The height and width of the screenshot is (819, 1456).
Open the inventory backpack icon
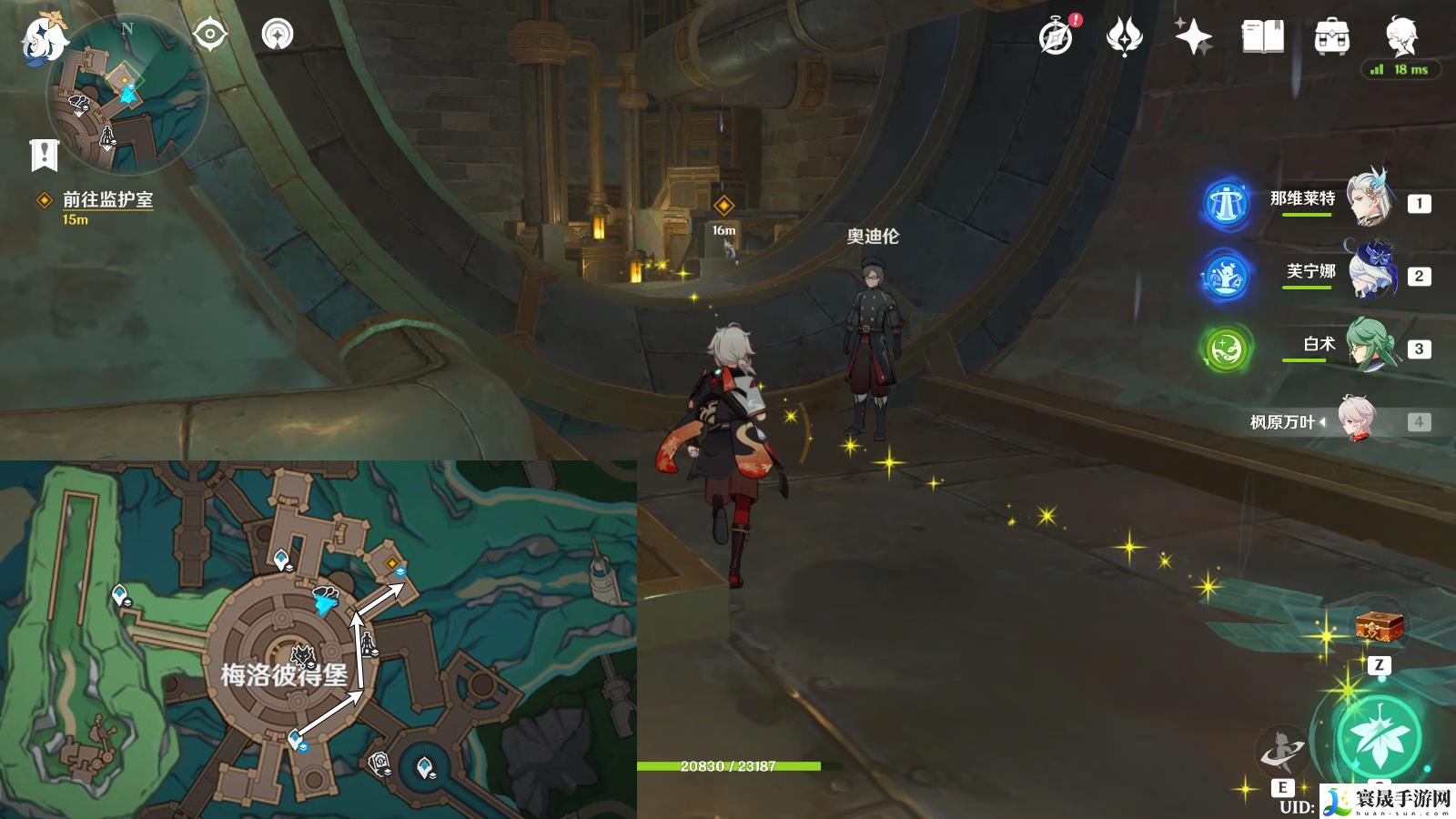click(1331, 37)
